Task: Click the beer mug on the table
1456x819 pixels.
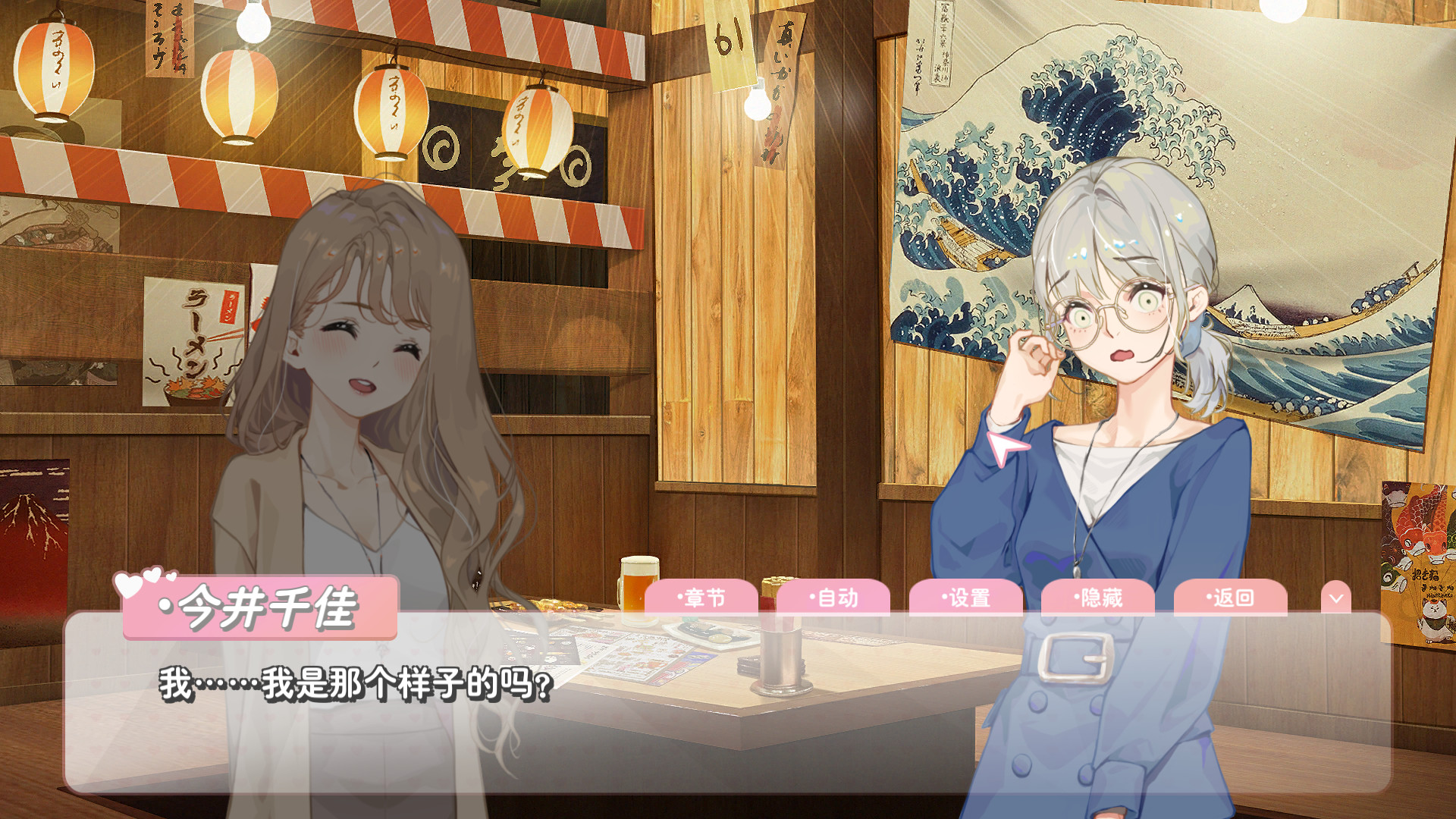Action: [x=641, y=588]
